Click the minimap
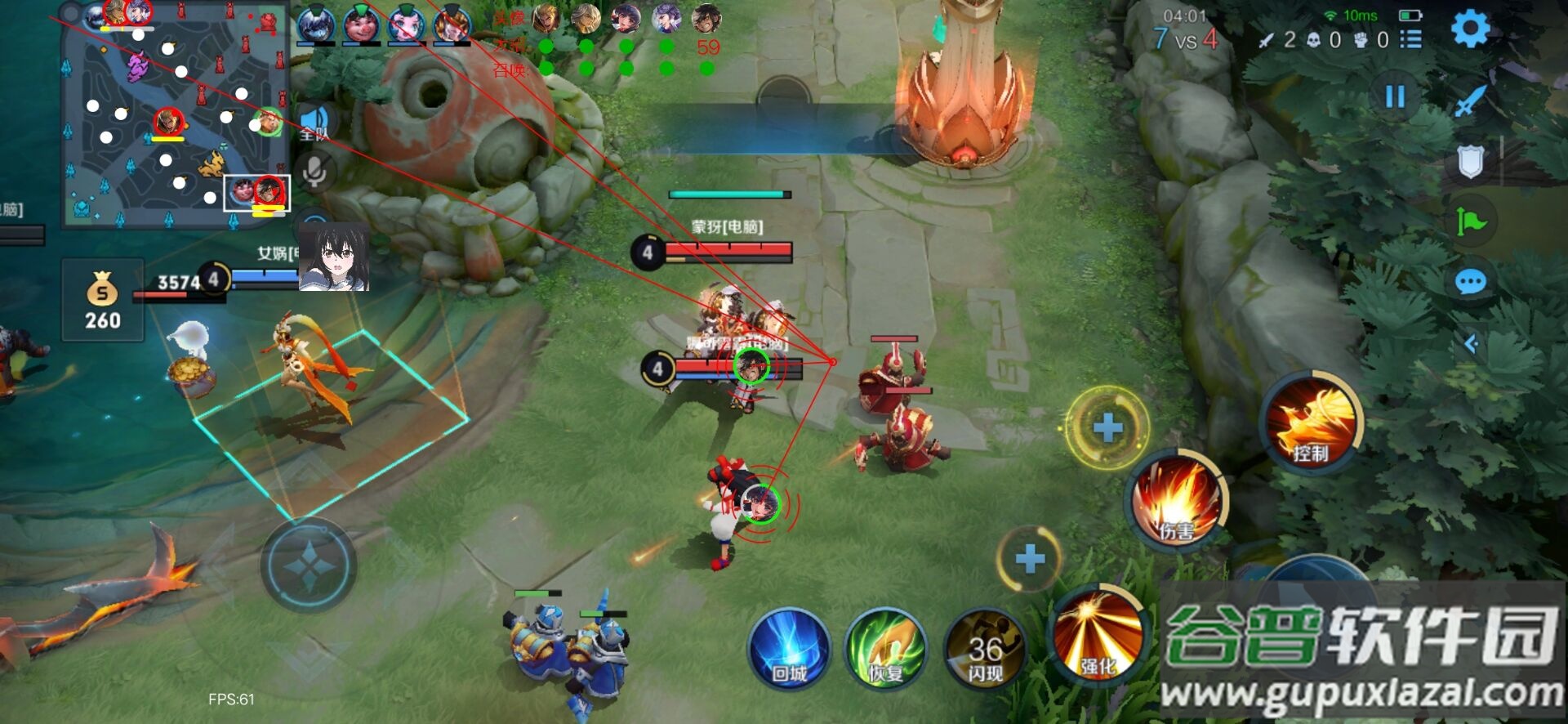Image resolution: width=1568 pixels, height=724 pixels. coord(176,114)
